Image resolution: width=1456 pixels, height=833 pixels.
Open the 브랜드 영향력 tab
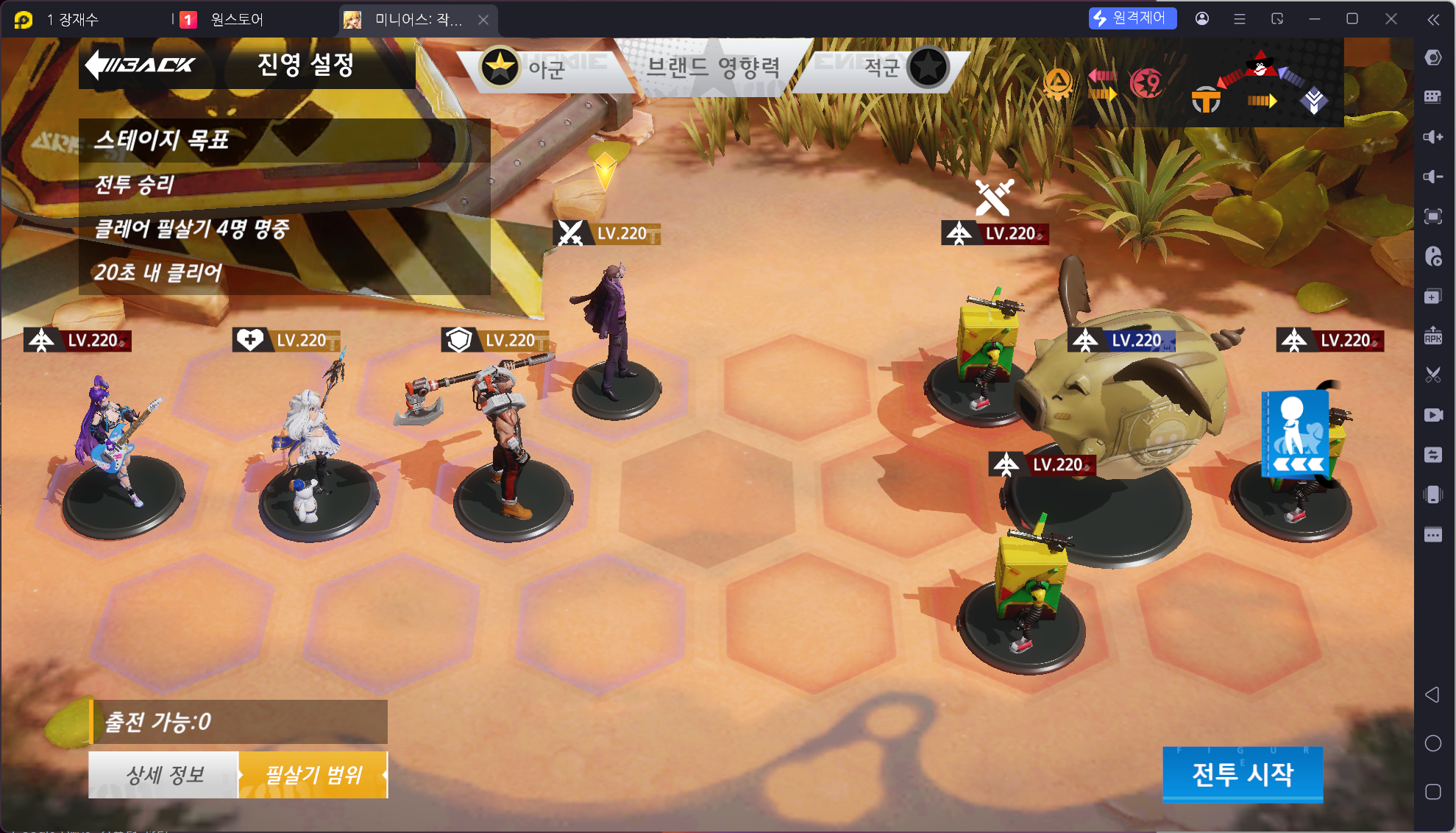pos(712,68)
